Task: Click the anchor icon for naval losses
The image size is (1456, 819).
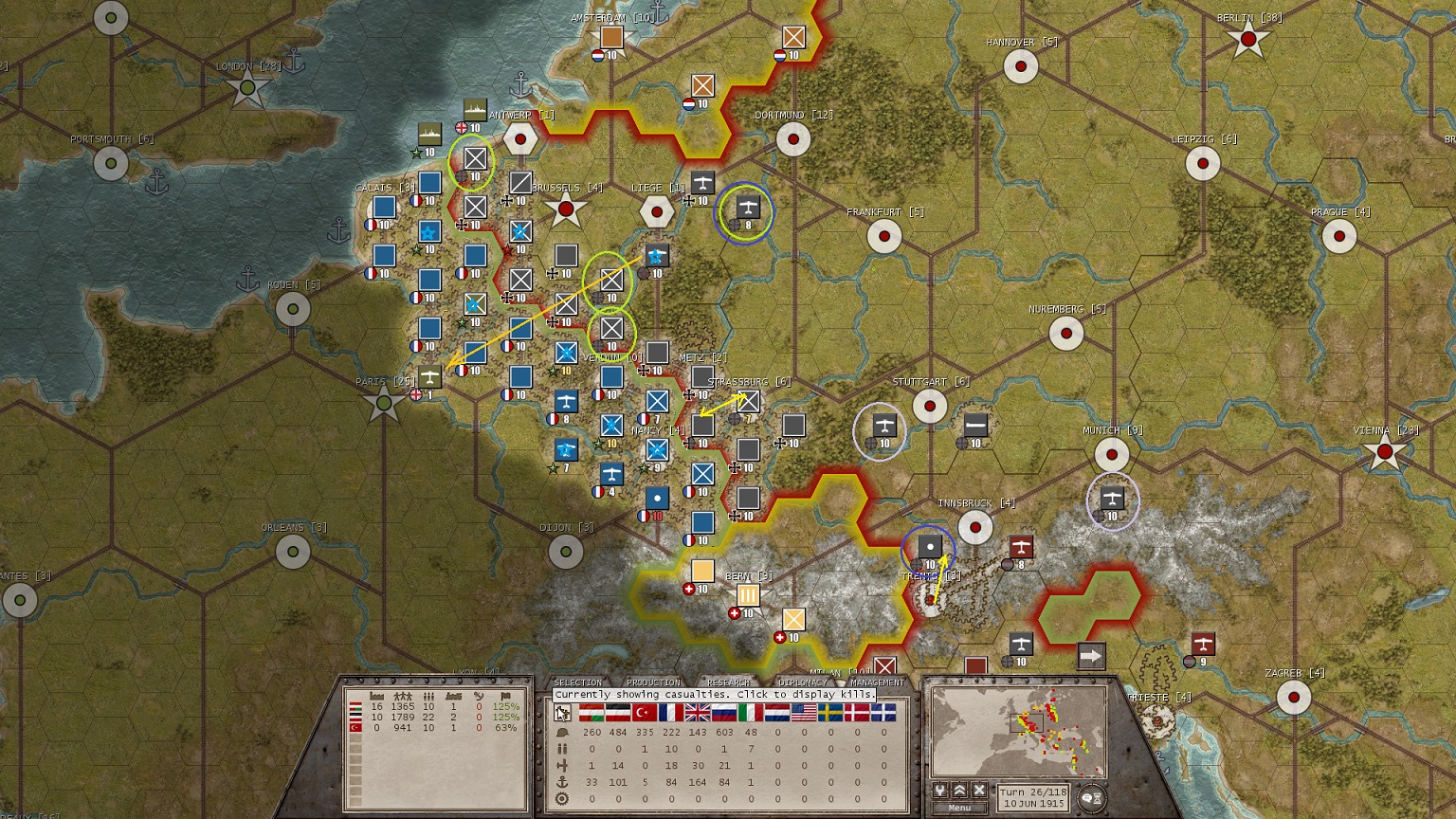Action: 562,782
